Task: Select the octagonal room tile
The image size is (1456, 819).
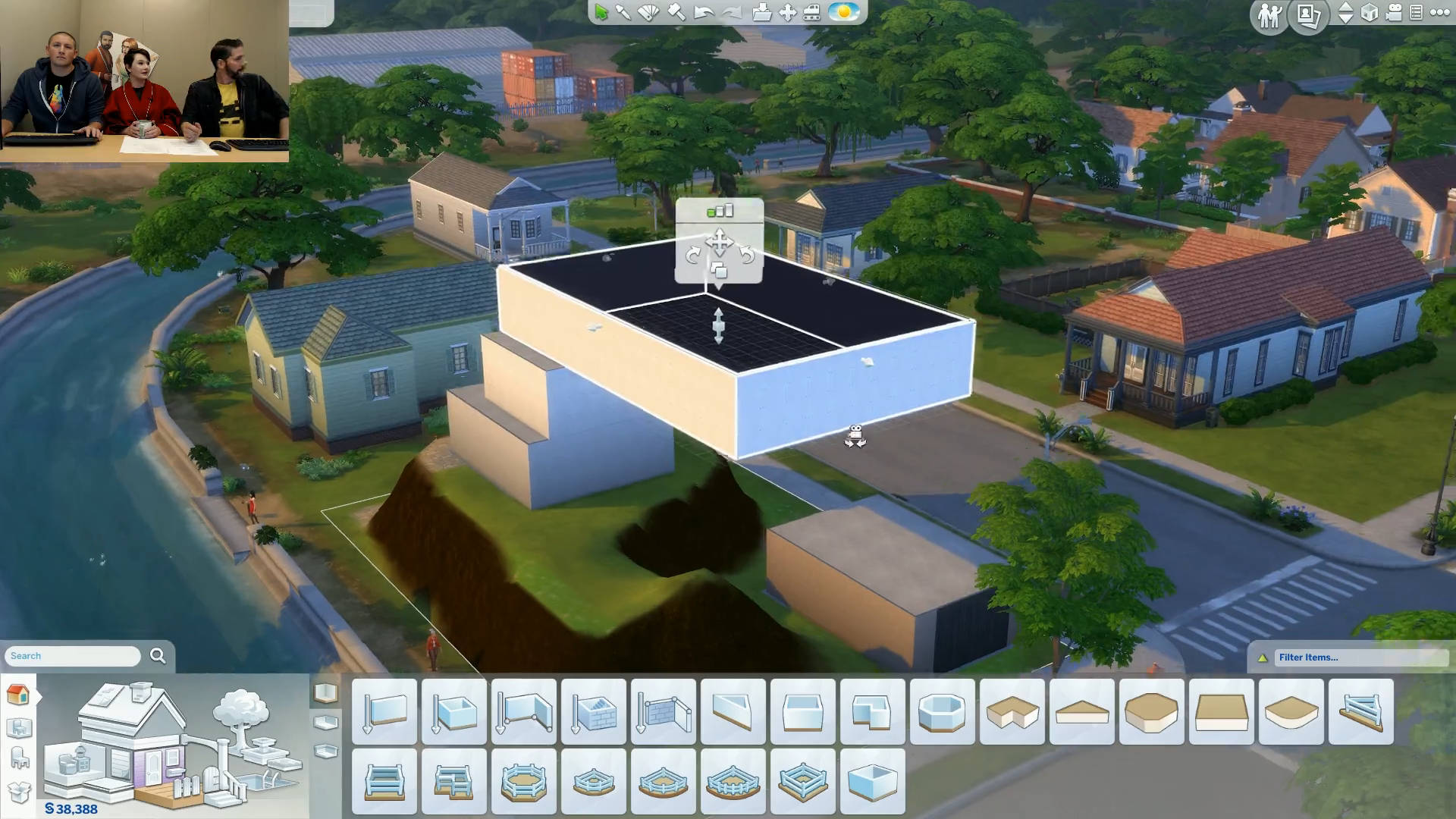Action: [x=942, y=711]
